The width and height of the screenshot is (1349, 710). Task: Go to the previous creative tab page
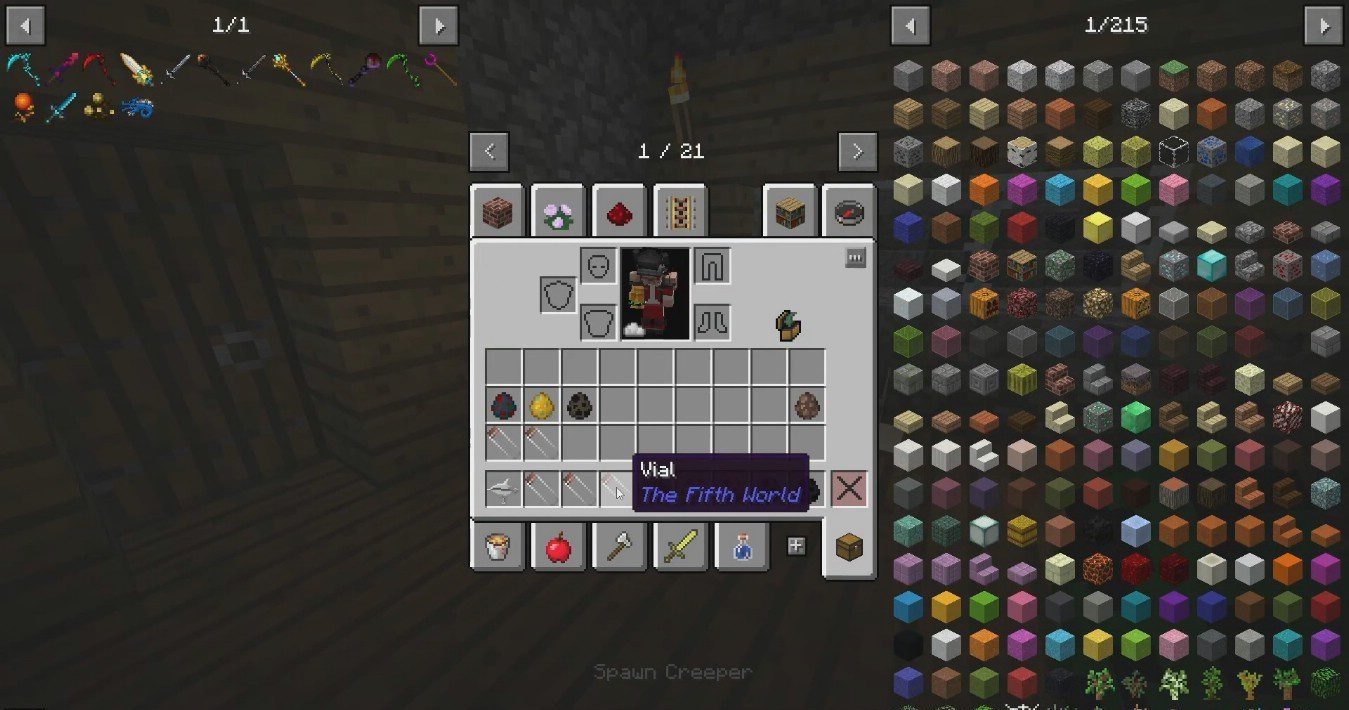489,152
